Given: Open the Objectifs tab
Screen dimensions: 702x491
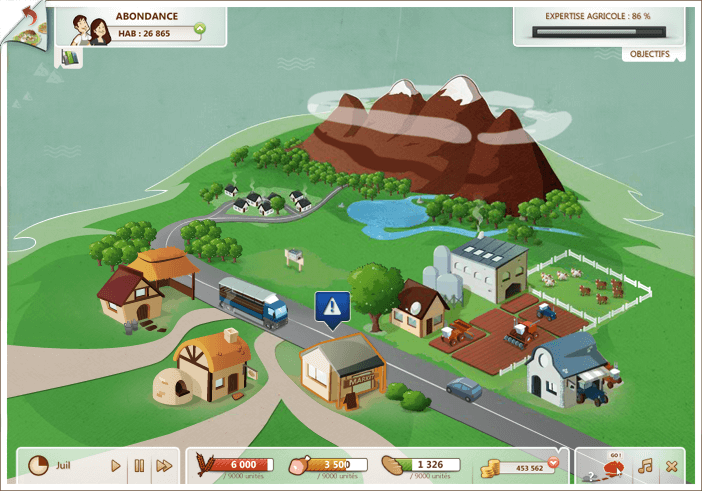Looking at the screenshot, I should pyautogui.click(x=651, y=54).
